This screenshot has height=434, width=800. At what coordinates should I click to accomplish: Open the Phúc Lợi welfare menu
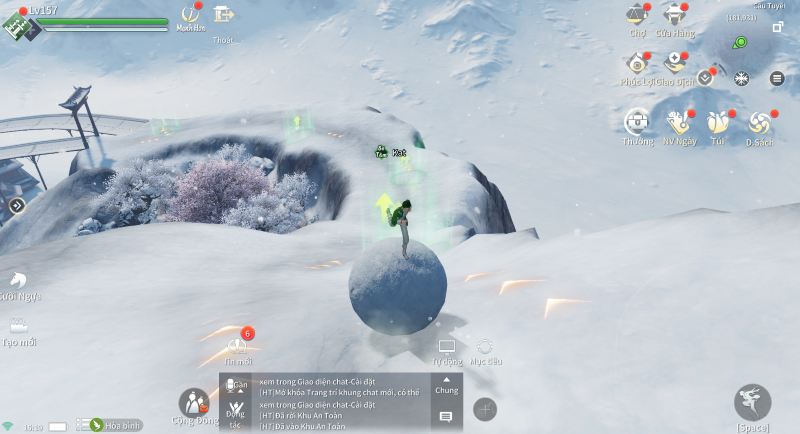coord(636,66)
